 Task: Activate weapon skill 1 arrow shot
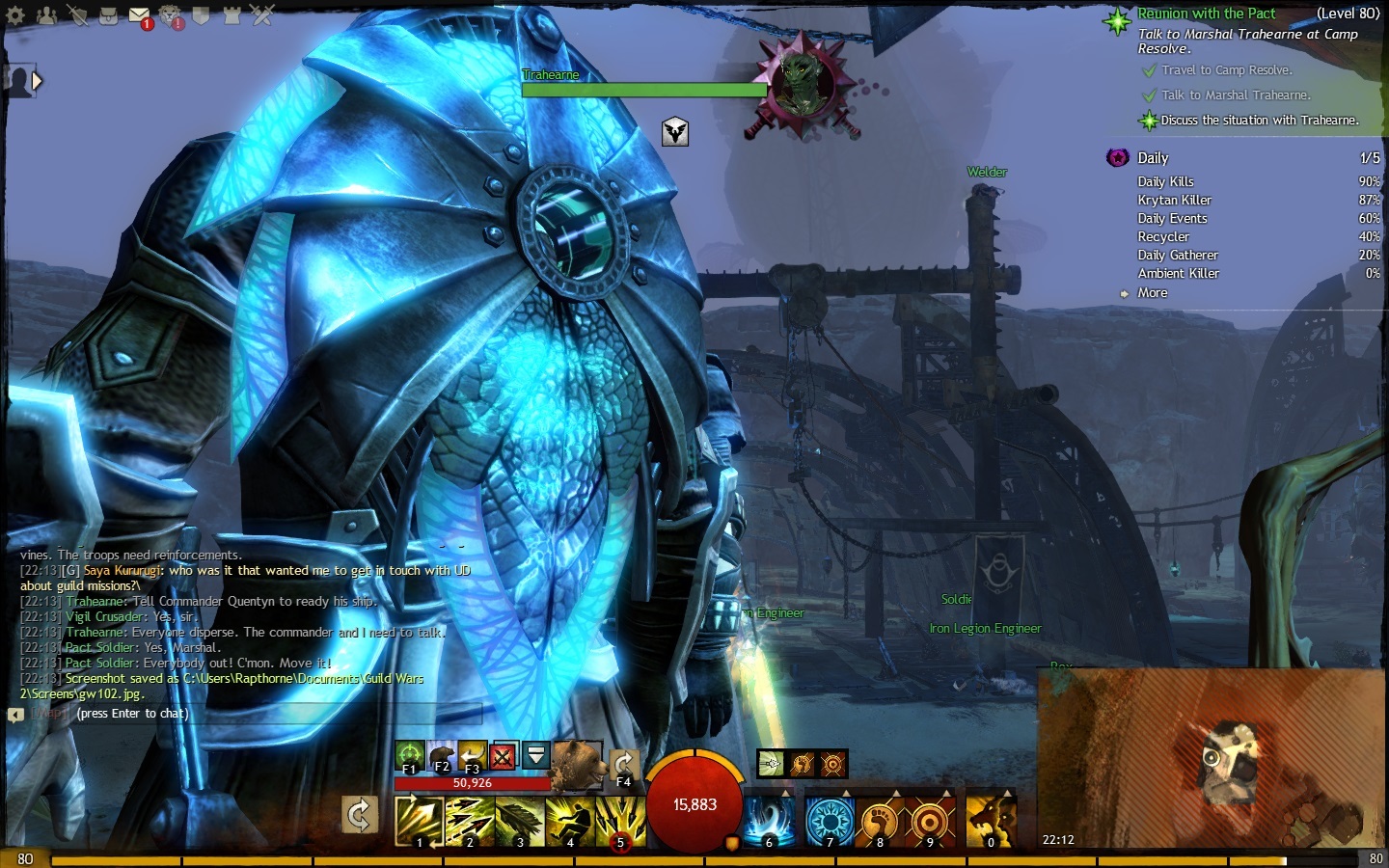click(x=419, y=820)
